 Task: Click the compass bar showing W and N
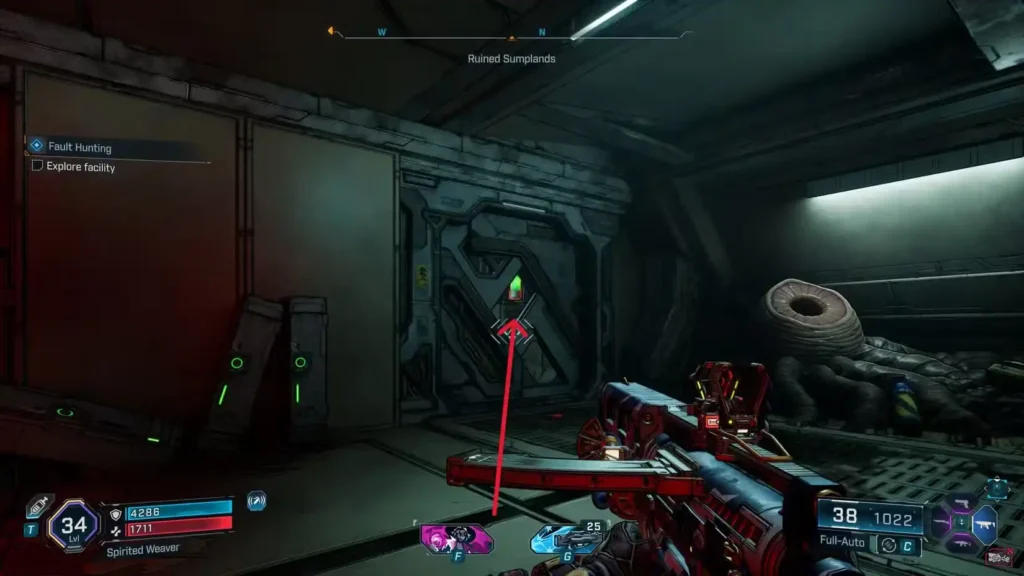tap(511, 35)
